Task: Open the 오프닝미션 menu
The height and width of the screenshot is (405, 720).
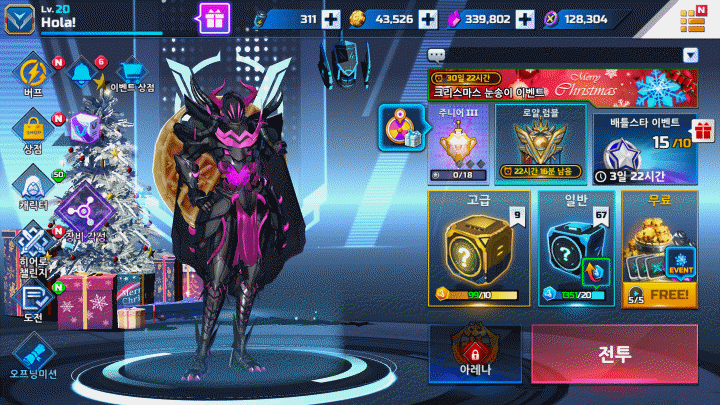Action: (x=32, y=355)
